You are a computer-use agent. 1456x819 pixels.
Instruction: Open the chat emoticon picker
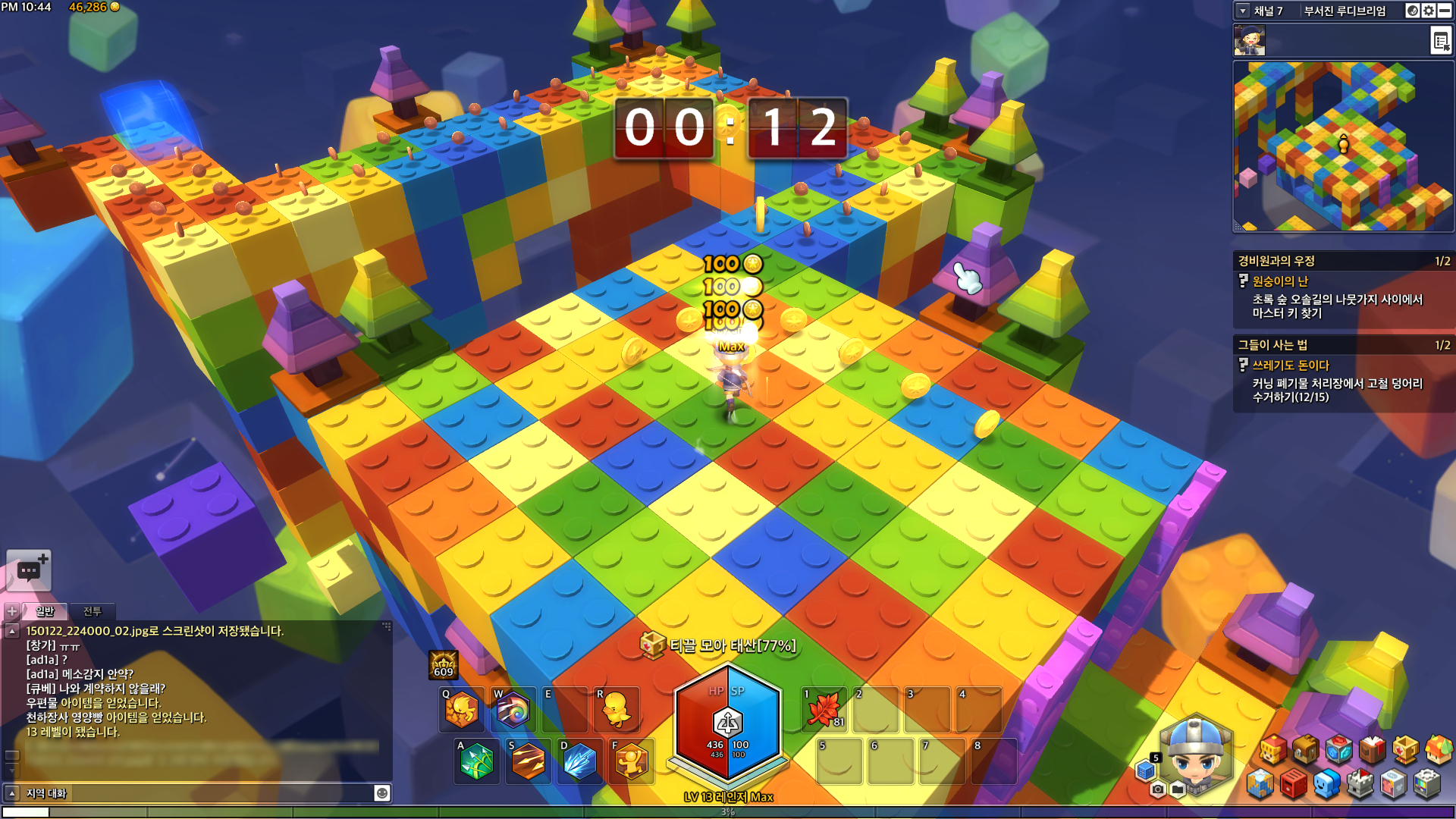pyautogui.click(x=382, y=793)
